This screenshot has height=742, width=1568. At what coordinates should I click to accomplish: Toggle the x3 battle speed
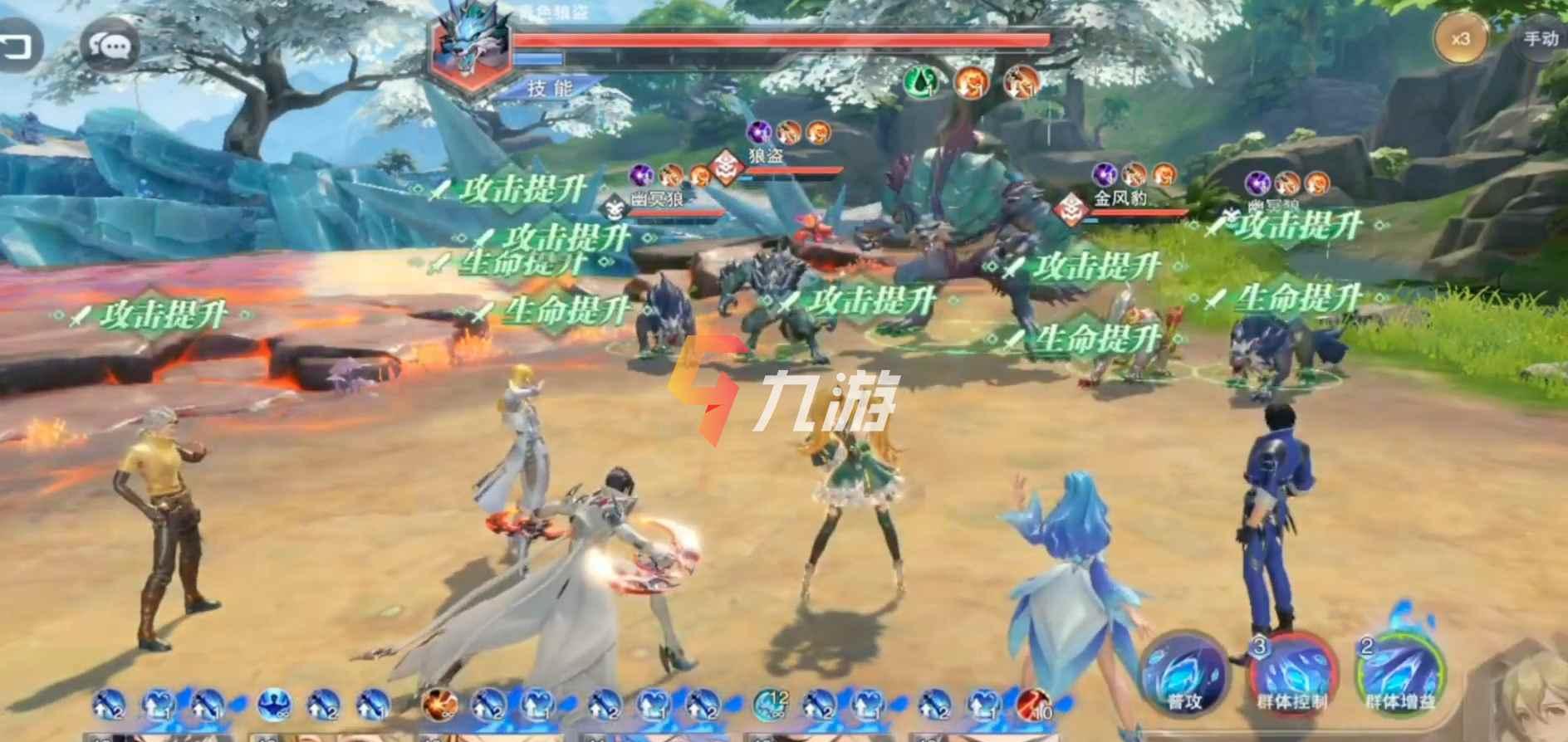[x=1461, y=39]
